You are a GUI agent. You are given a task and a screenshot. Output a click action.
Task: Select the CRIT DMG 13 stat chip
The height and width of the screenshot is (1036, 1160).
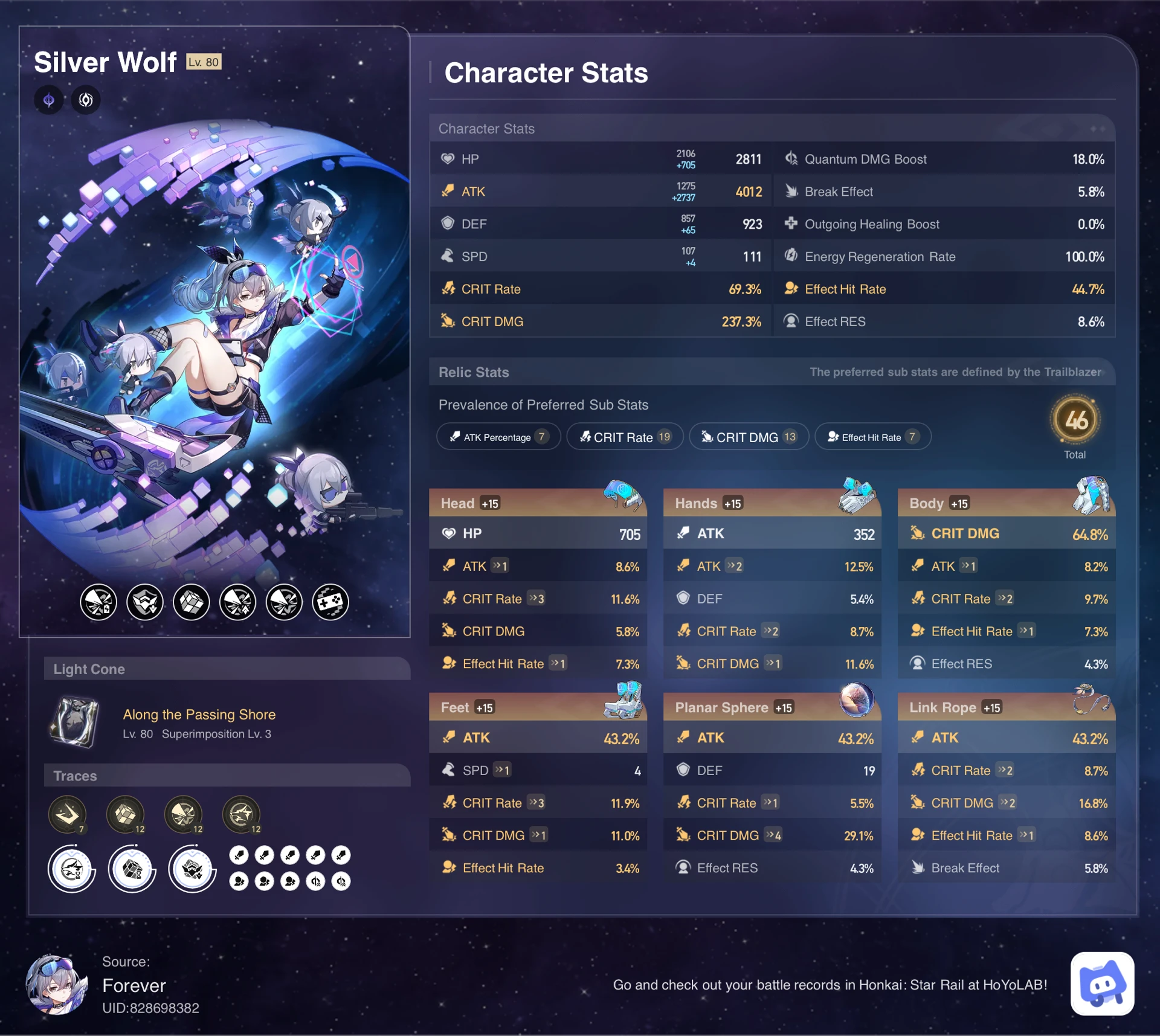tap(749, 437)
